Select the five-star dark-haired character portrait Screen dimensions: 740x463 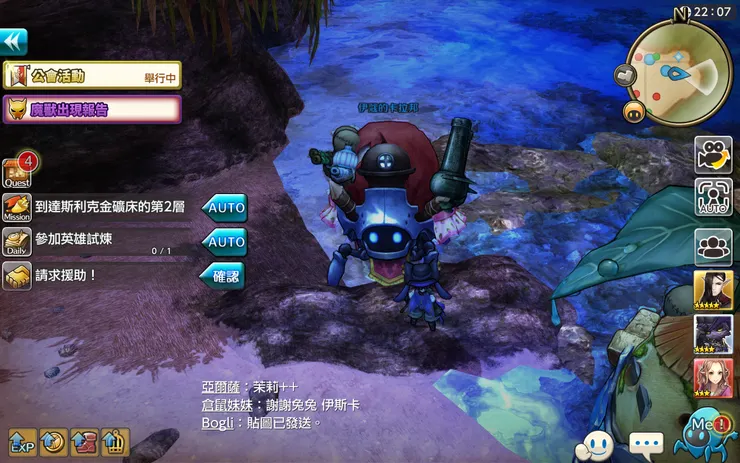(x=713, y=290)
